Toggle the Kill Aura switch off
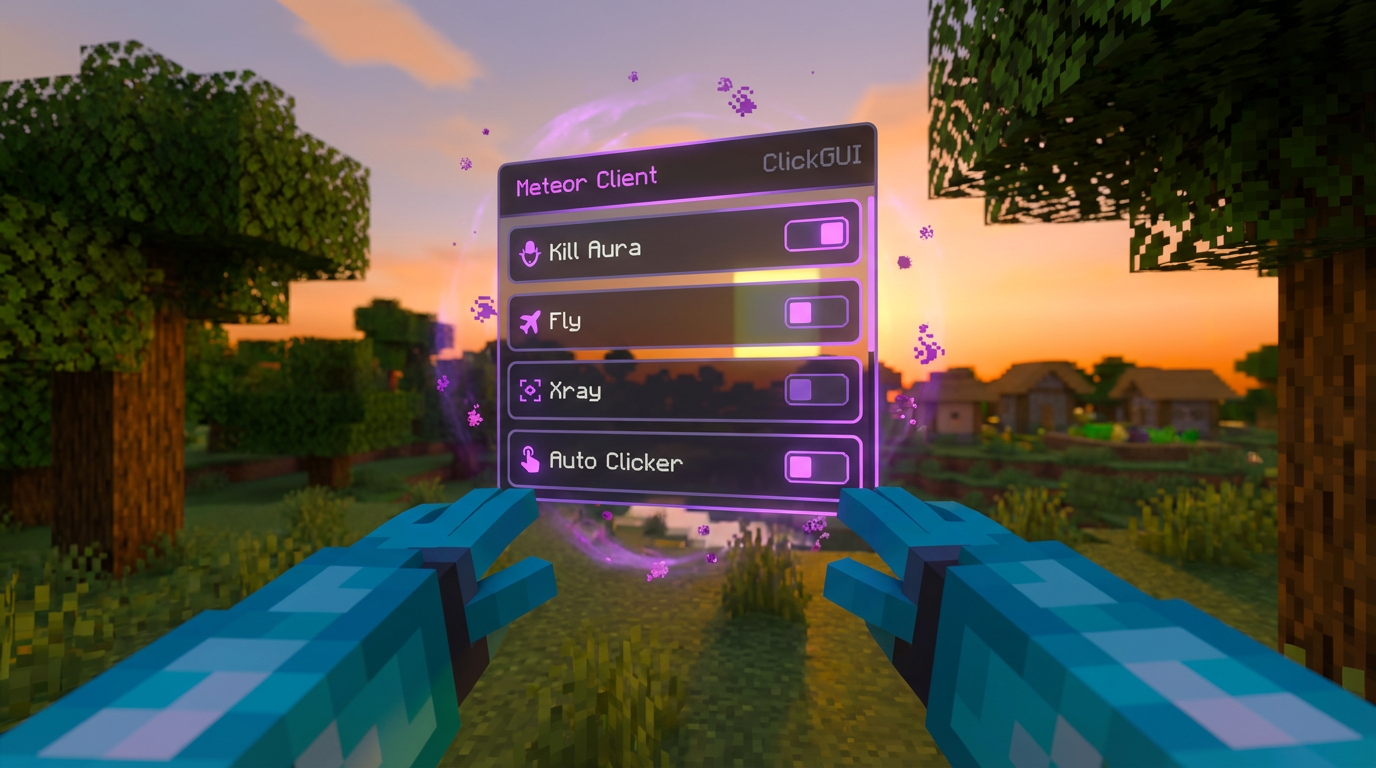Screen dimensions: 1376x768 pyautogui.click(x=816, y=234)
